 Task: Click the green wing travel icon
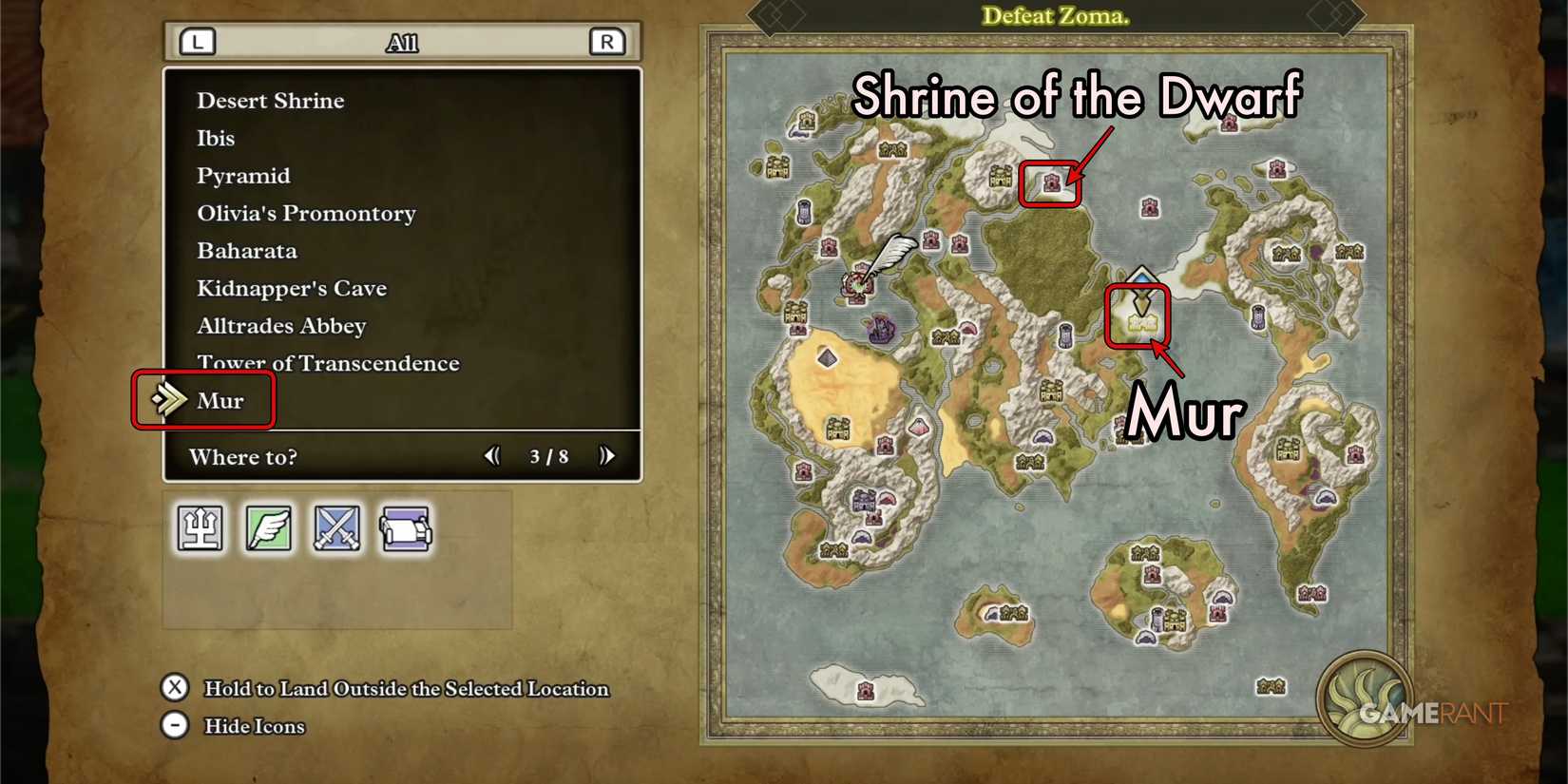coord(269,529)
